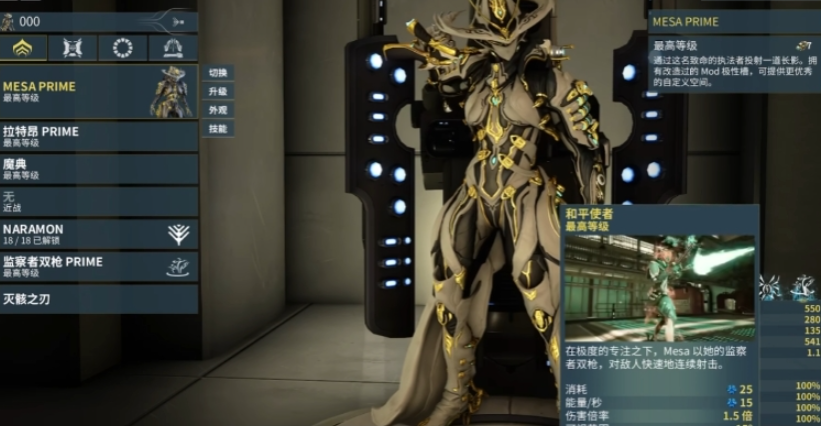
Task: Select the MESA PRIME warframe slot
Action: 99,92
